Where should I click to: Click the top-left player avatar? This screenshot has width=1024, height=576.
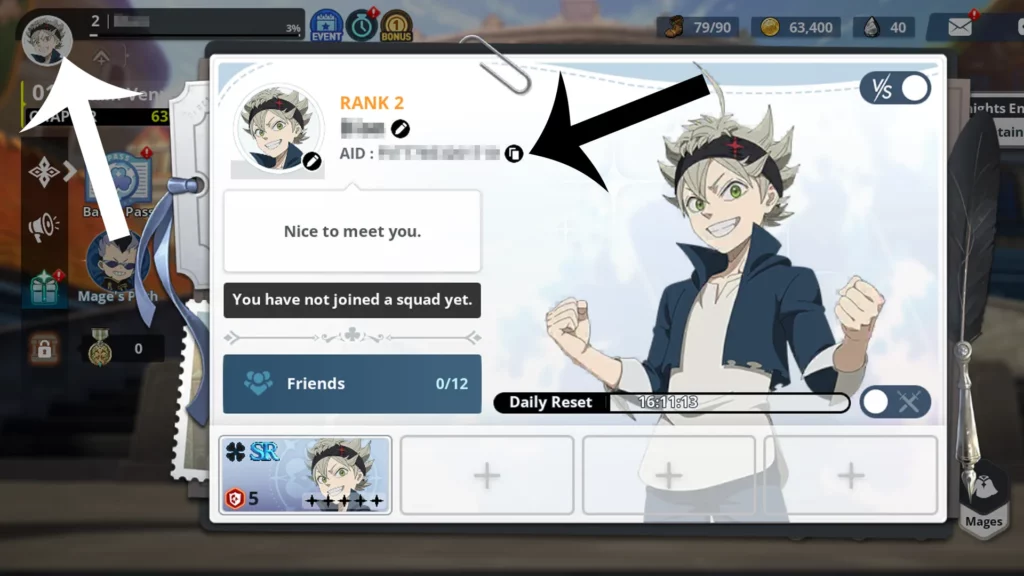pyautogui.click(x=46, y=40)
